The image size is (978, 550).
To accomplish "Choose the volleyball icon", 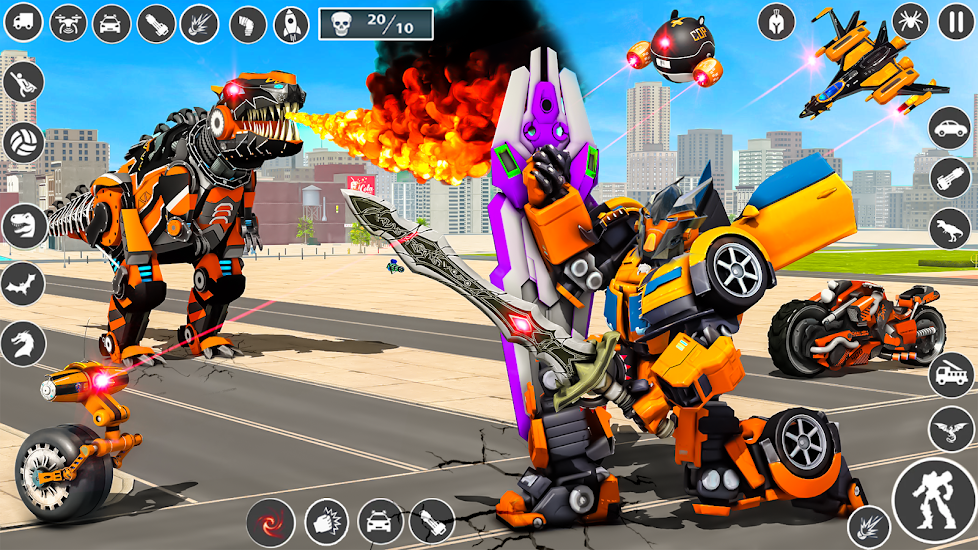I will tap(22, 144).
